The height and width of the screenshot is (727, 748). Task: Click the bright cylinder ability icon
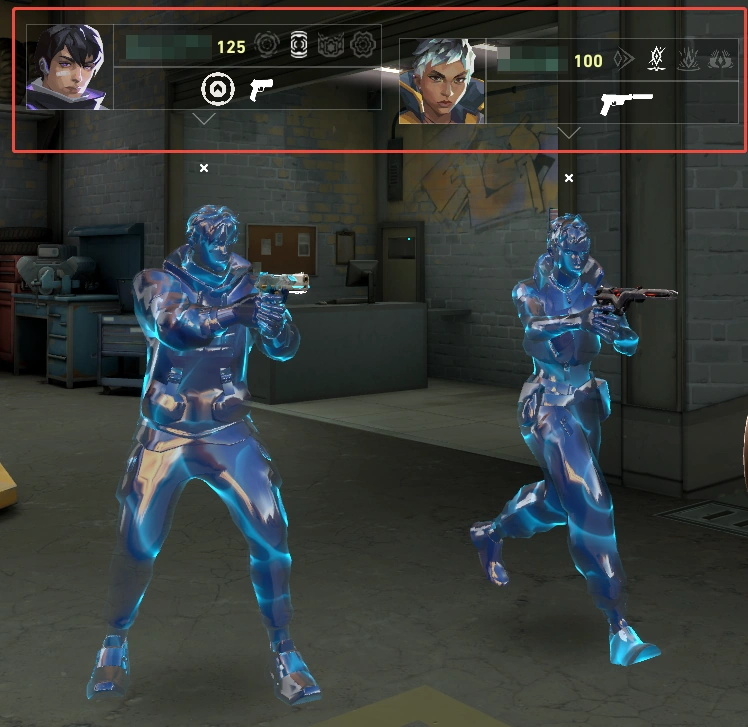pyautogui.click(x=299, y=45)
